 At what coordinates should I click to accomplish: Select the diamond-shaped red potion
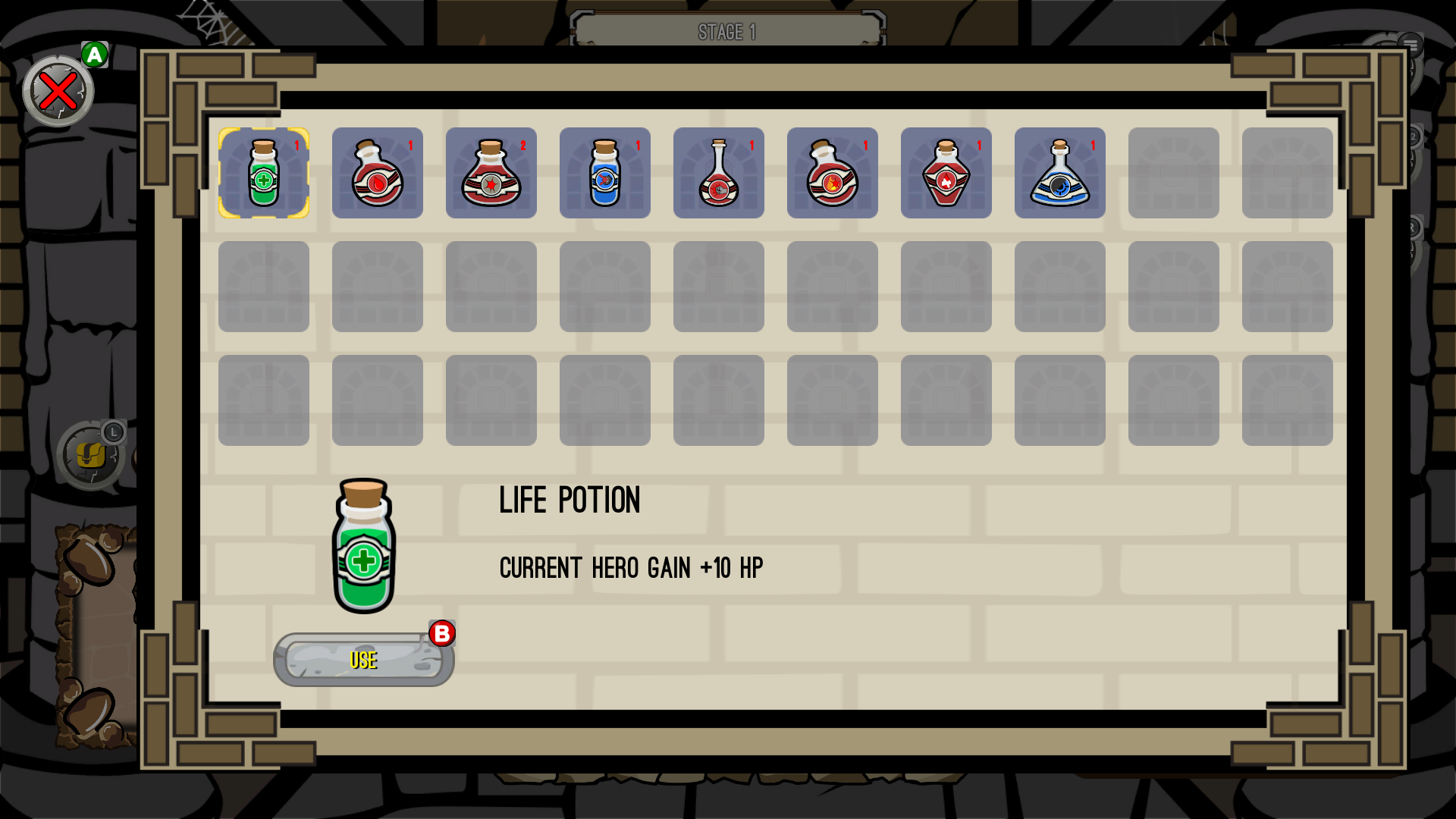tap(946, 173)
